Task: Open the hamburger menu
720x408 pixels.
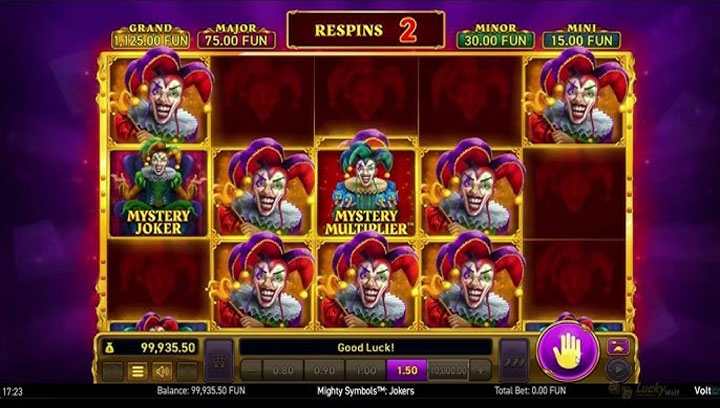Action: tap(136, 372)
